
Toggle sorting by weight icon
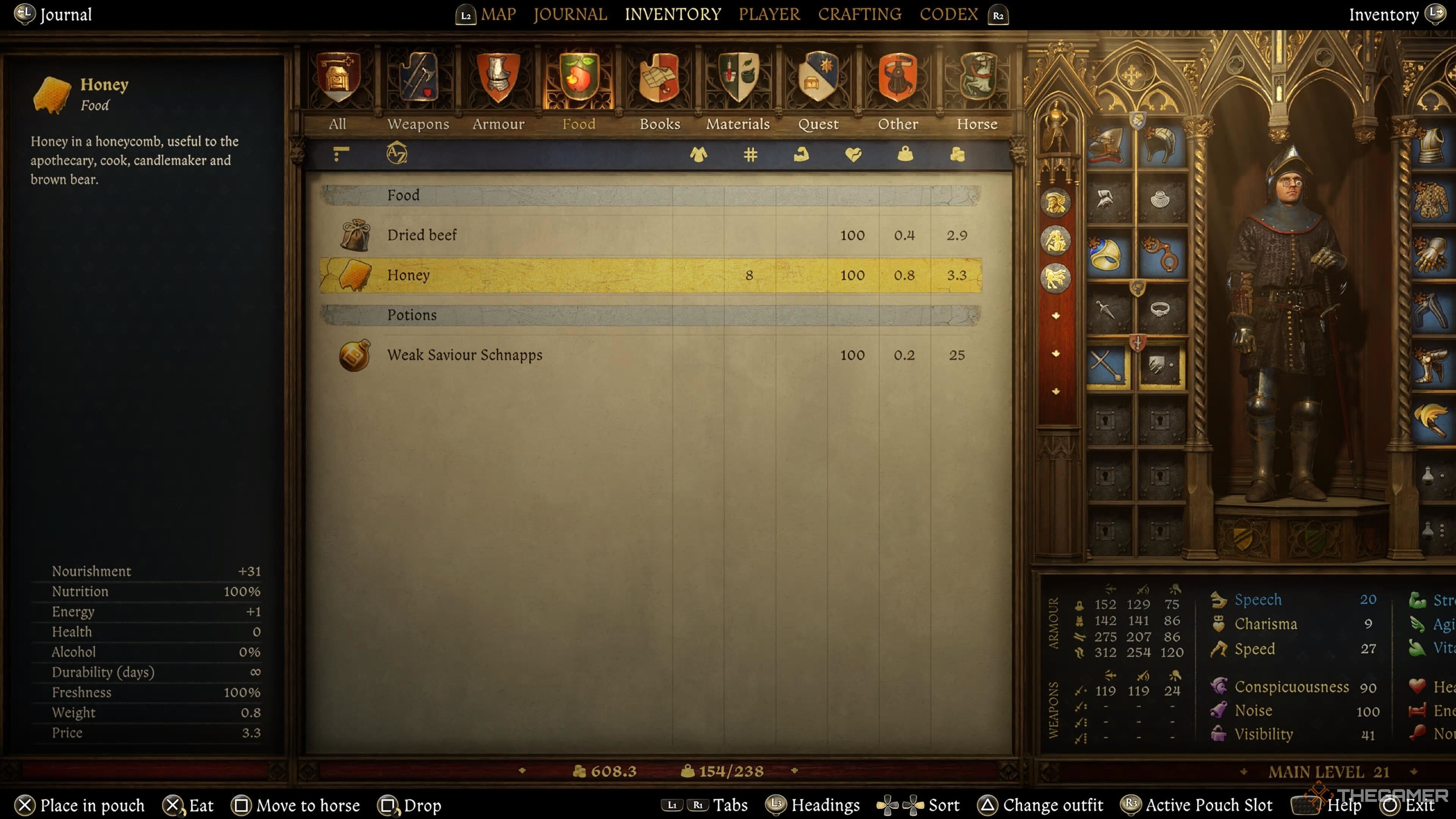point(905,155)
